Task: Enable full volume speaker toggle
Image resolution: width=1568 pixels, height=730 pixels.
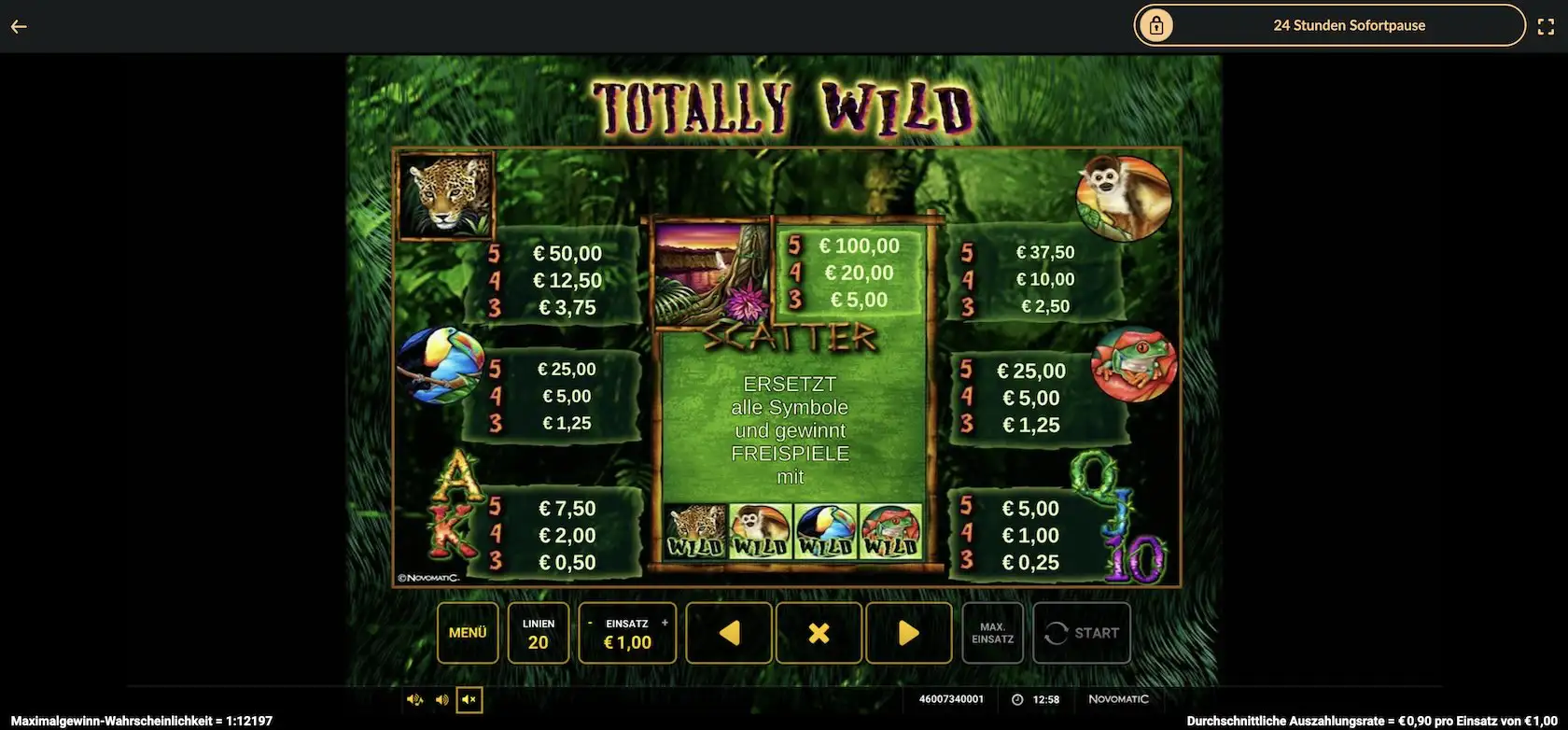Action: pos(413,699)
